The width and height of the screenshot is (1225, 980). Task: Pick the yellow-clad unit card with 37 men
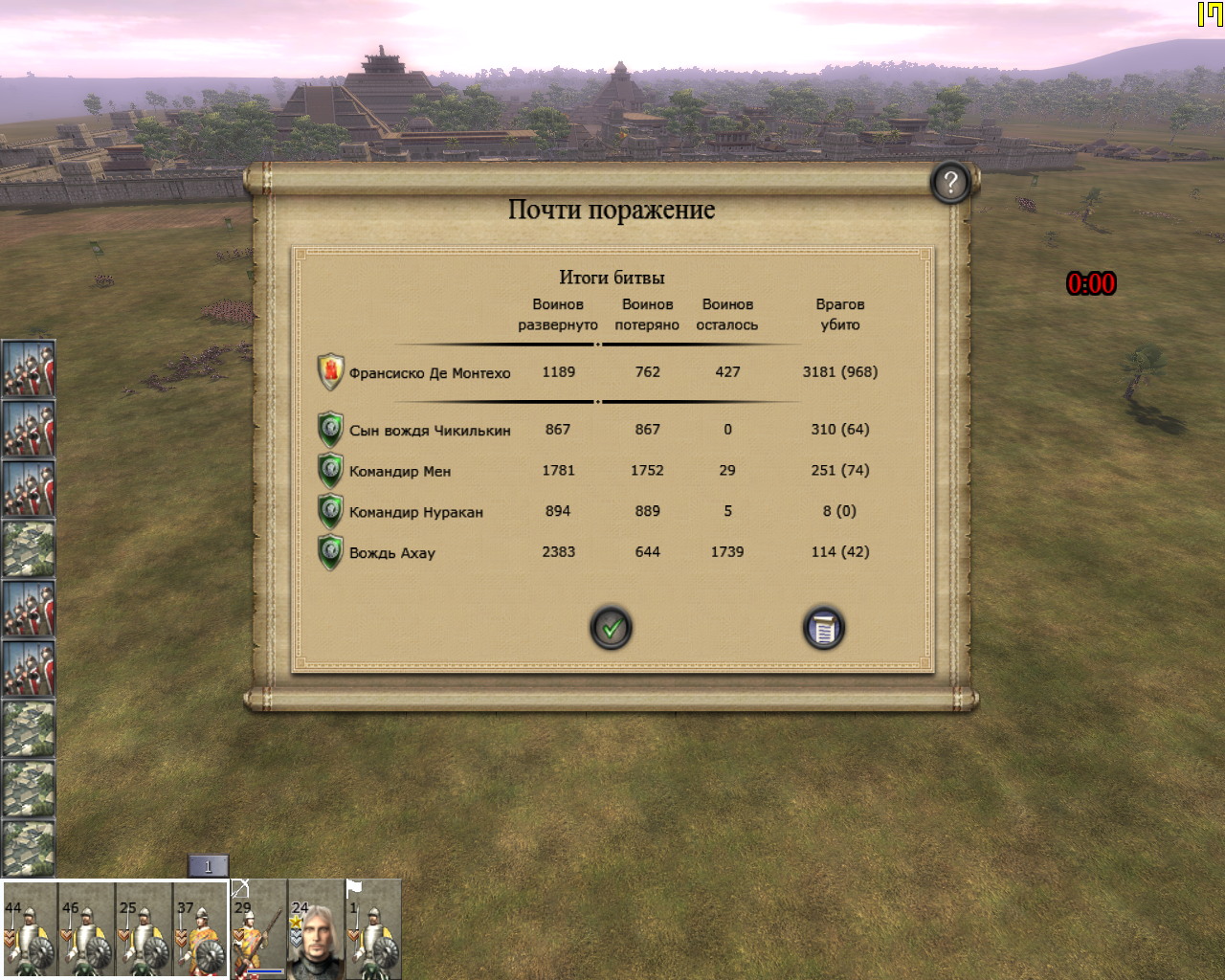[201, 929]
